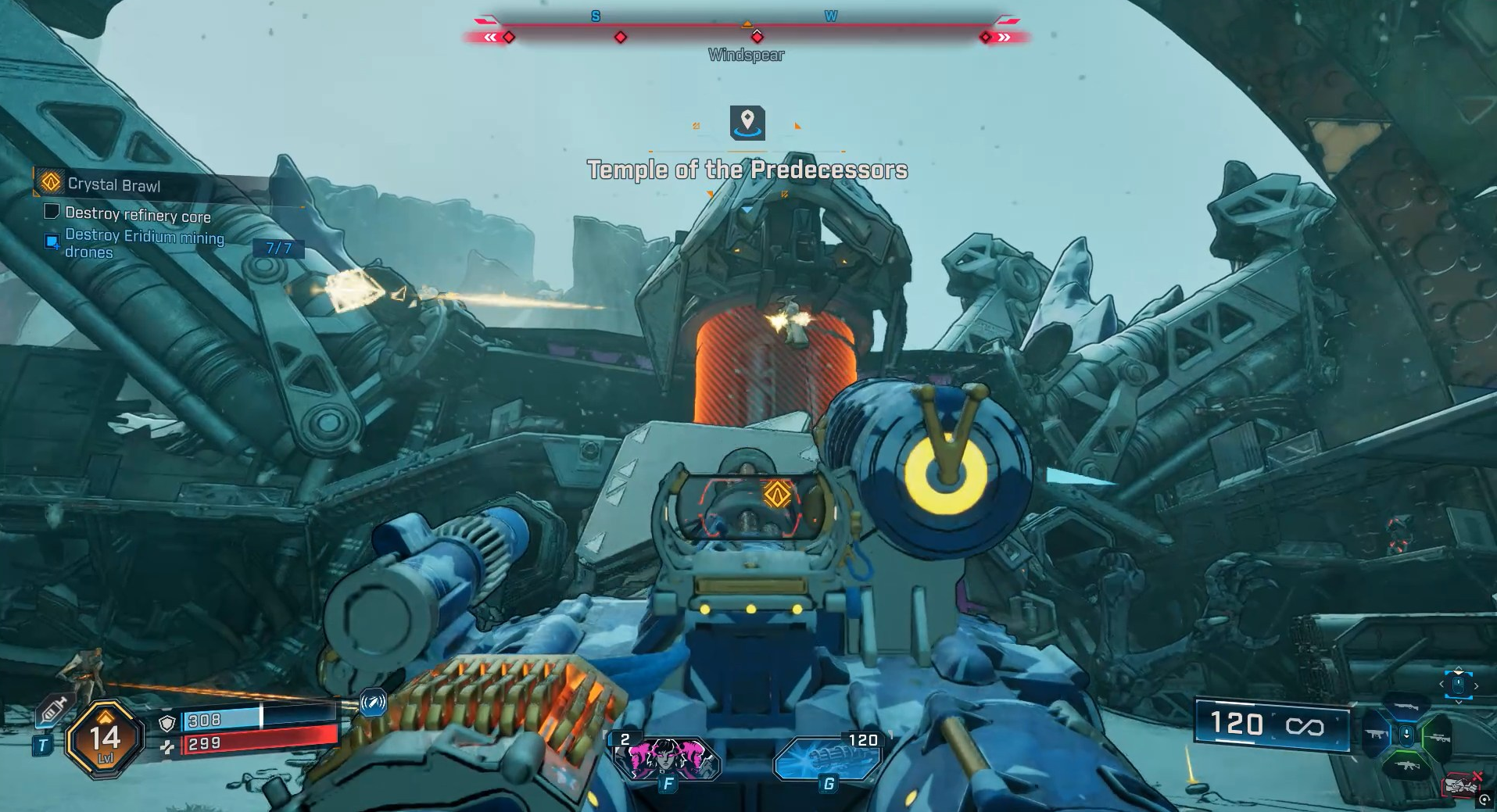The width and height of the screenshot is (1497, 812).
Task: Choose the sniper rifle weapon slot
Action: pos(1437,737)
